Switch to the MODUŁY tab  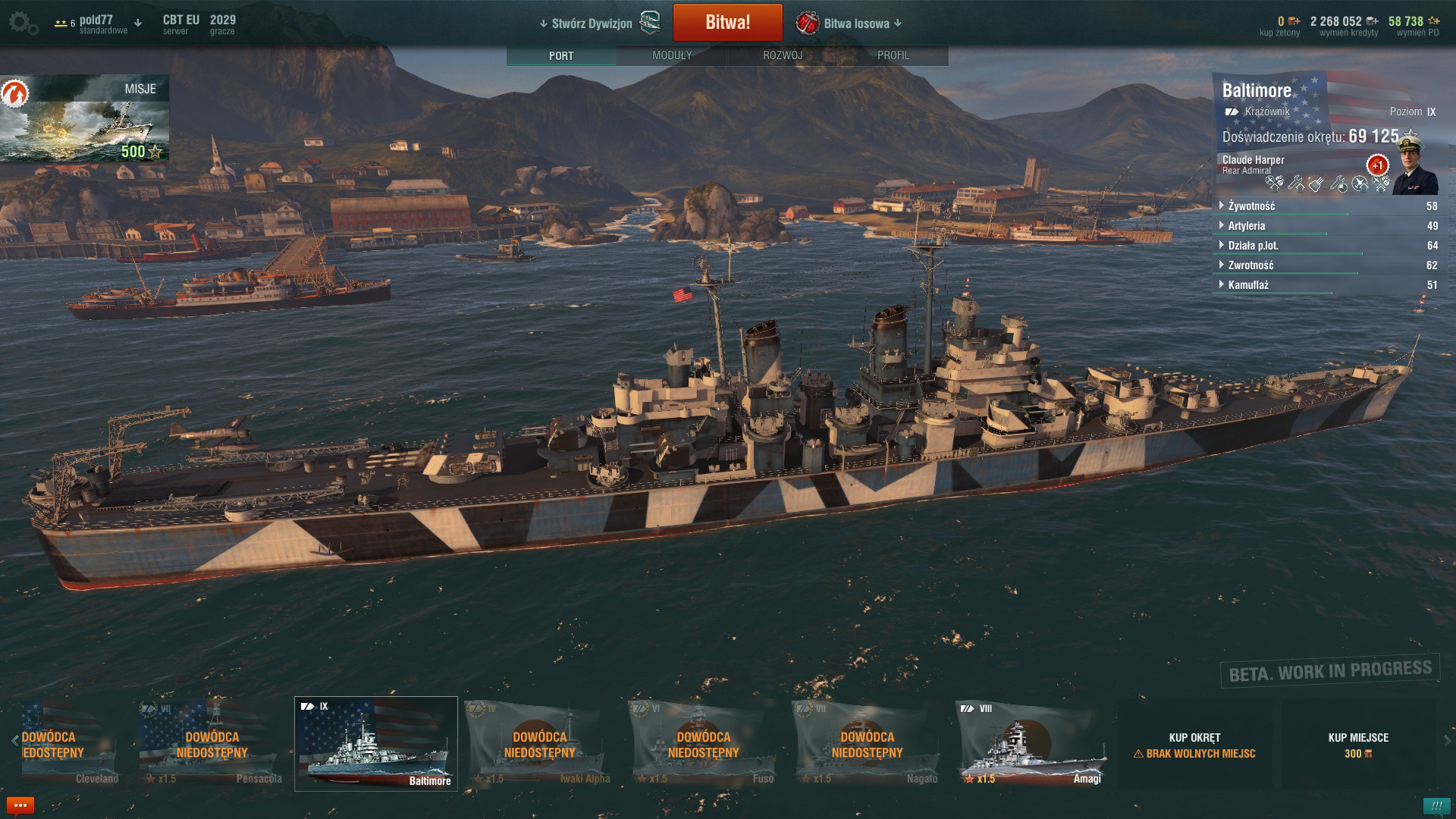click(x=672, y=55)
